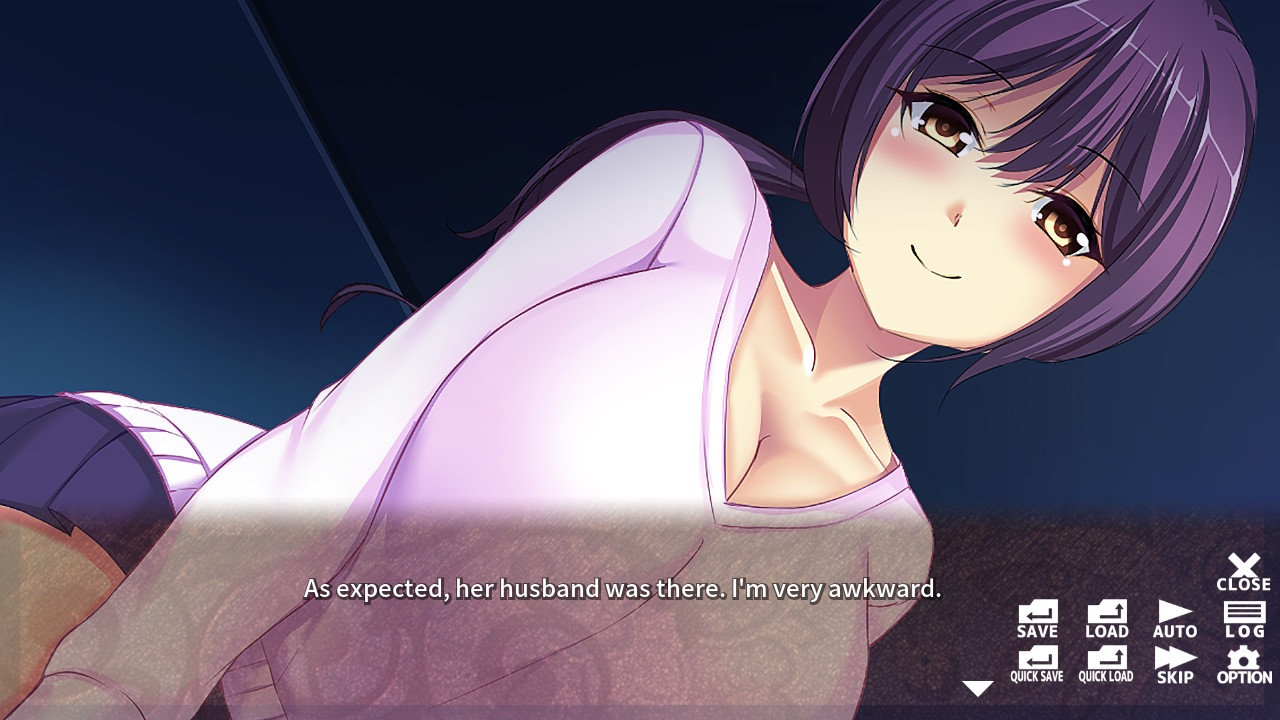Perform a quick save

point(1037,663)
